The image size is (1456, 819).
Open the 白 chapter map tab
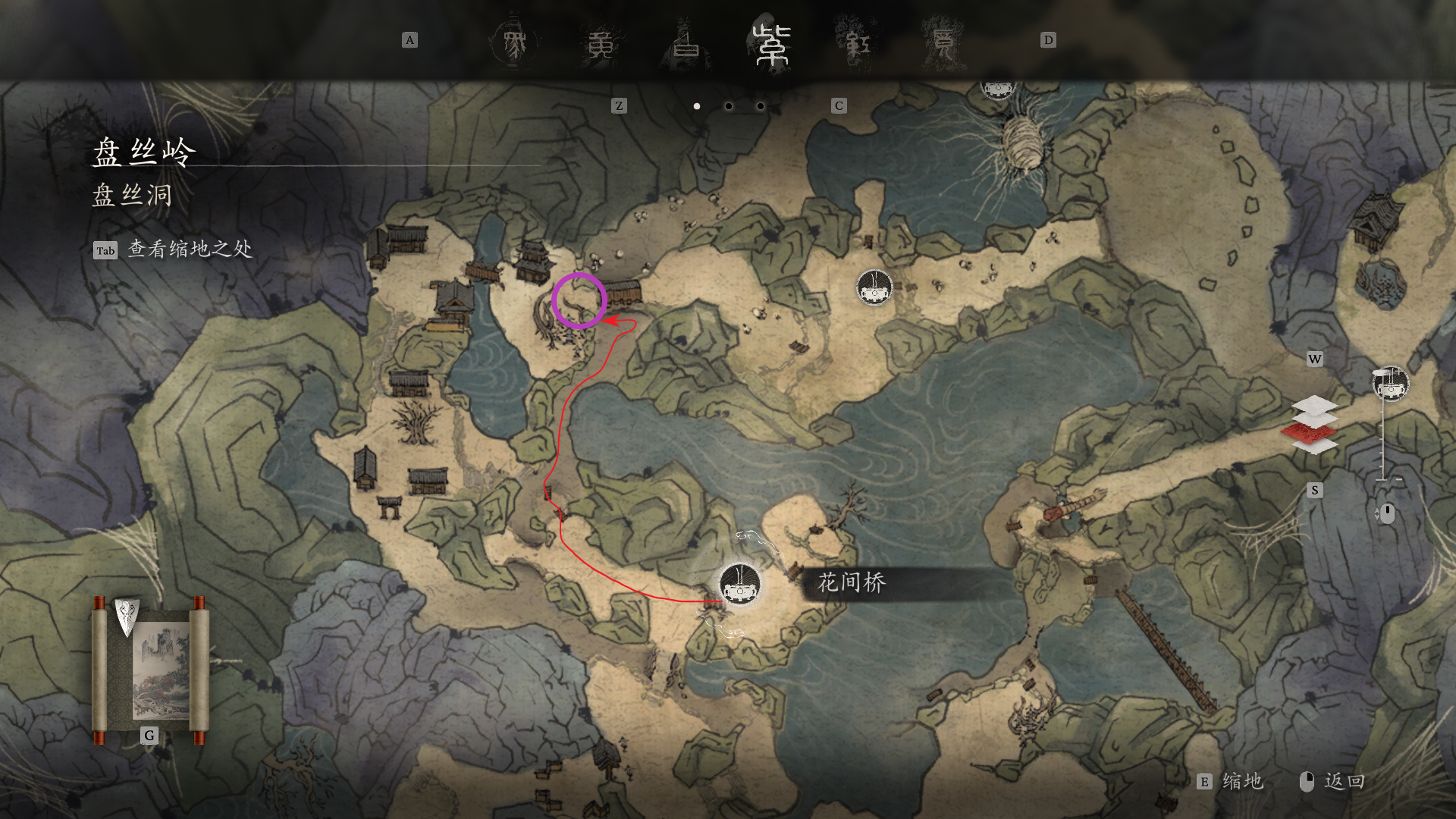coord(687,45)
